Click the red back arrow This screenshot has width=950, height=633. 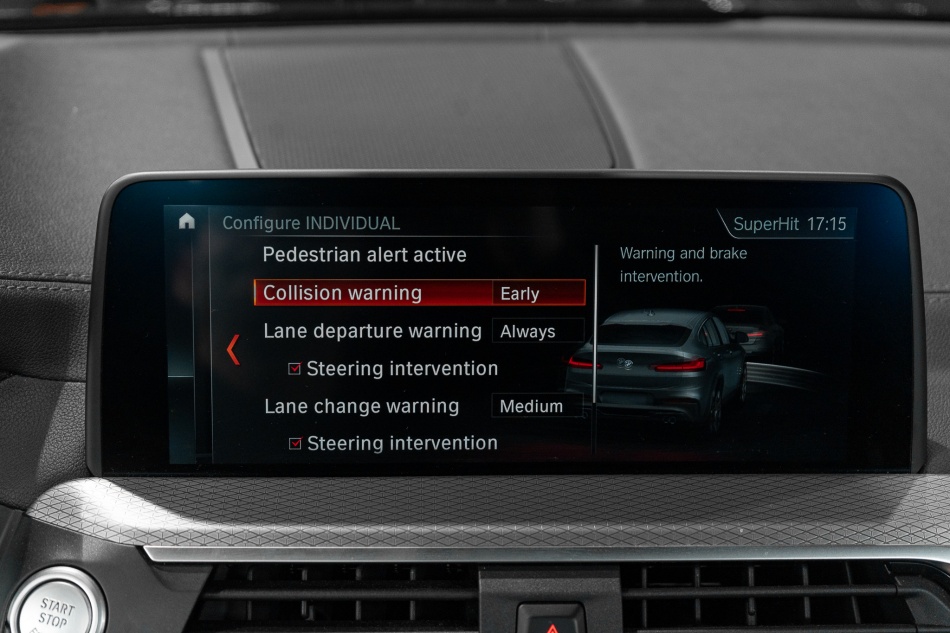233,349
